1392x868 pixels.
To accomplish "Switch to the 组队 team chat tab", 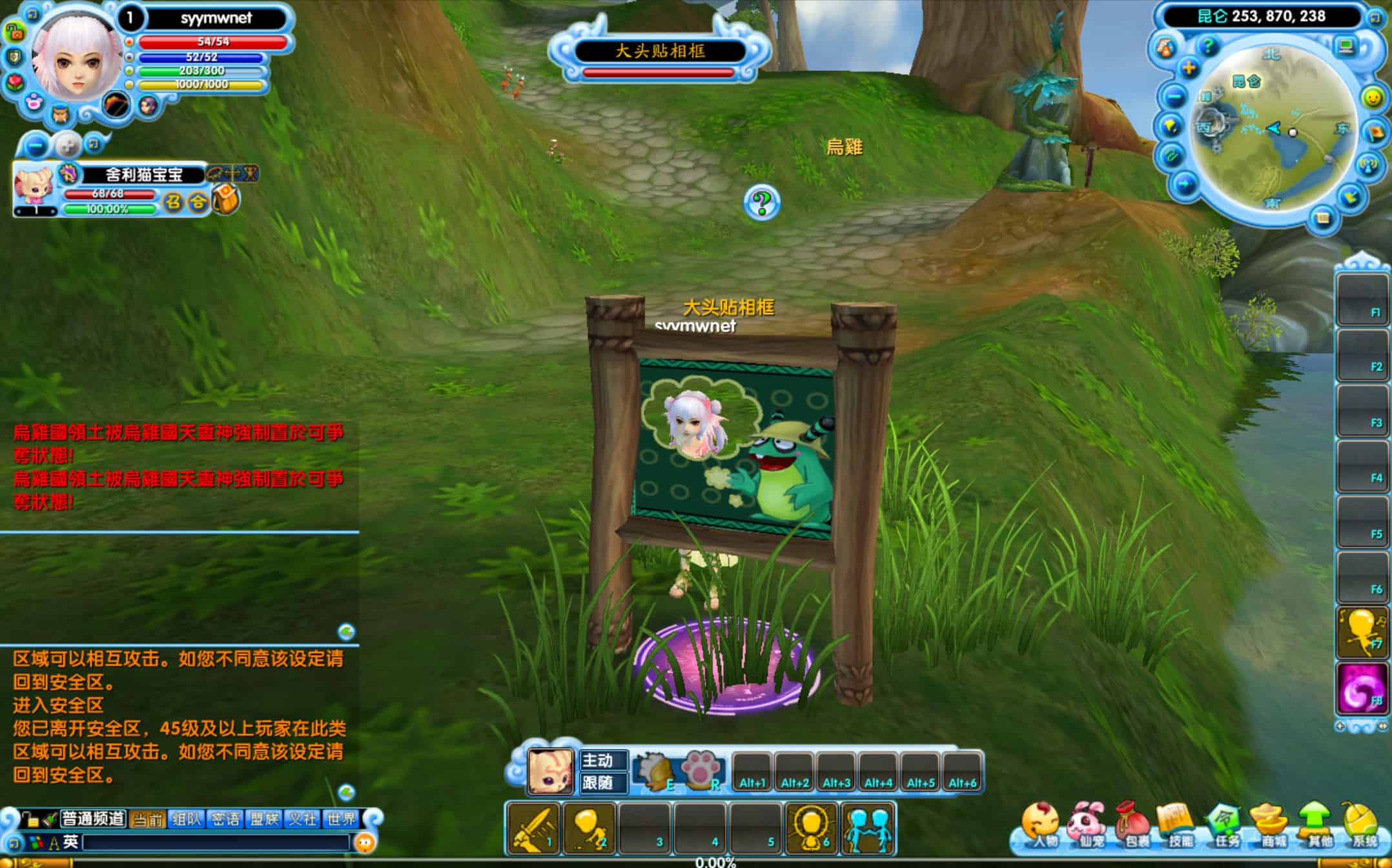I will 187,819.
